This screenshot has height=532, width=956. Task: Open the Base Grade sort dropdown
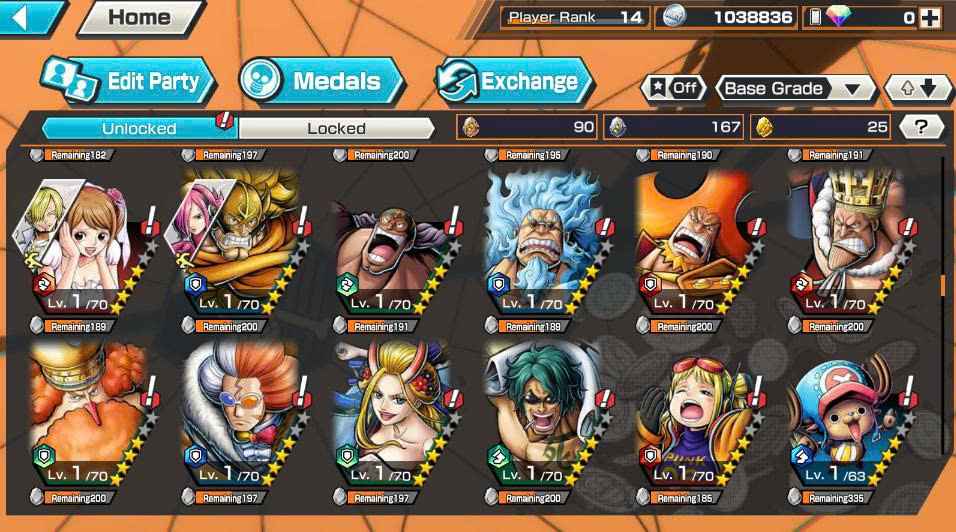coord(792,88)
